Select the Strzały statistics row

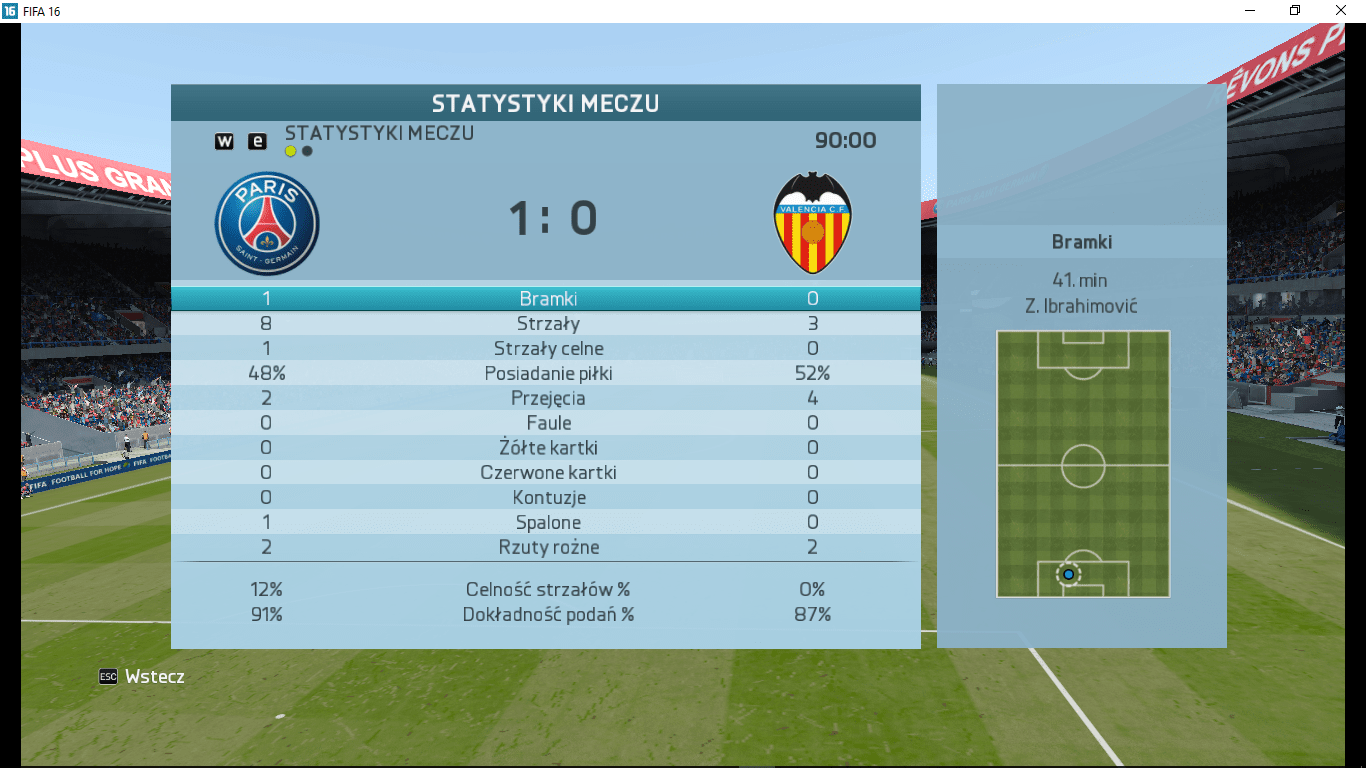548,323
